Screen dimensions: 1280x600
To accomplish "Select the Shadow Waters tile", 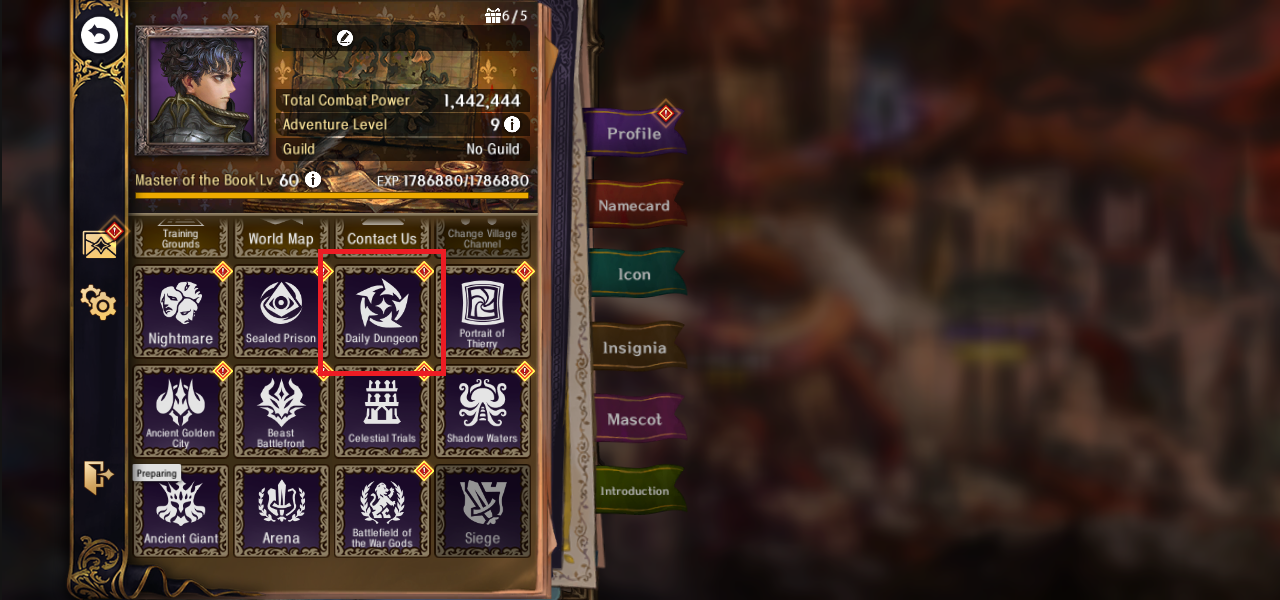I will (x=482, y=411).
